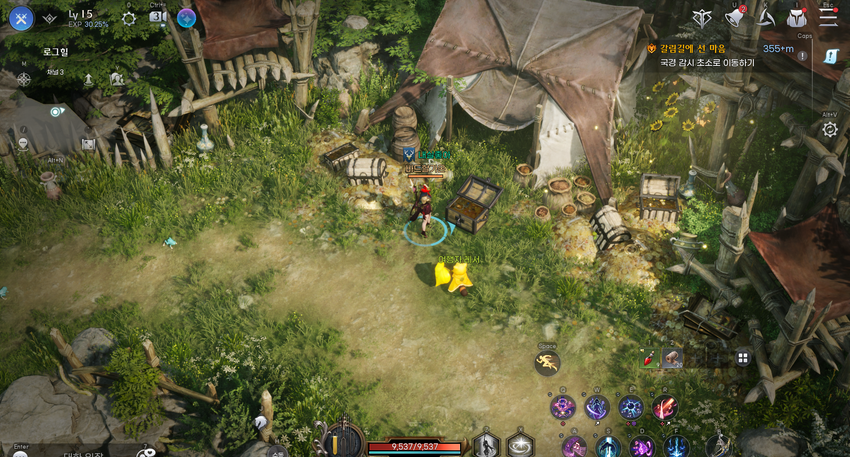
Task: Open the world map compass icon
Action: (x=24, y=77)
